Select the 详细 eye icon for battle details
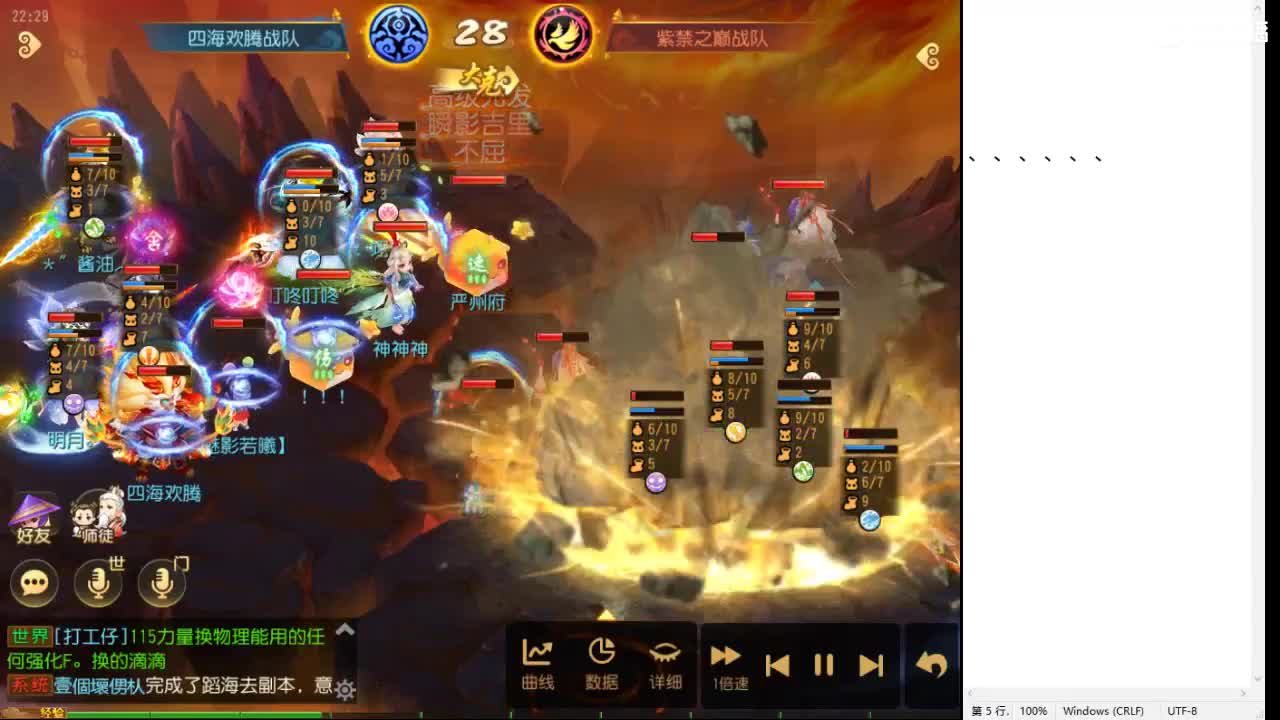1280x720 pixels. 666,663
